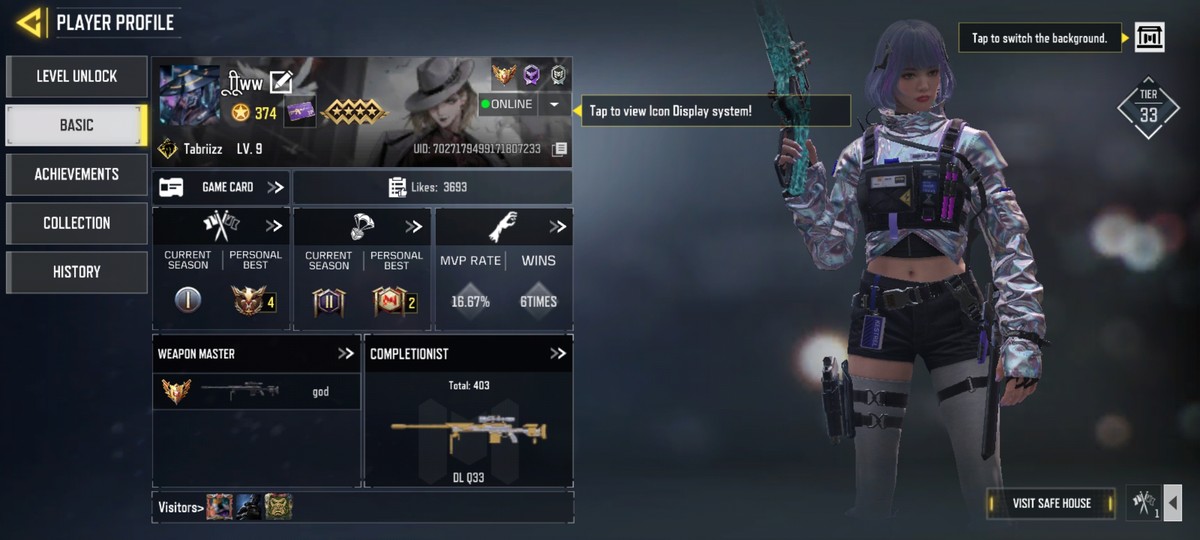Open the Tier 33 badge
1200x540 pixels.
tap(1148, 108)
